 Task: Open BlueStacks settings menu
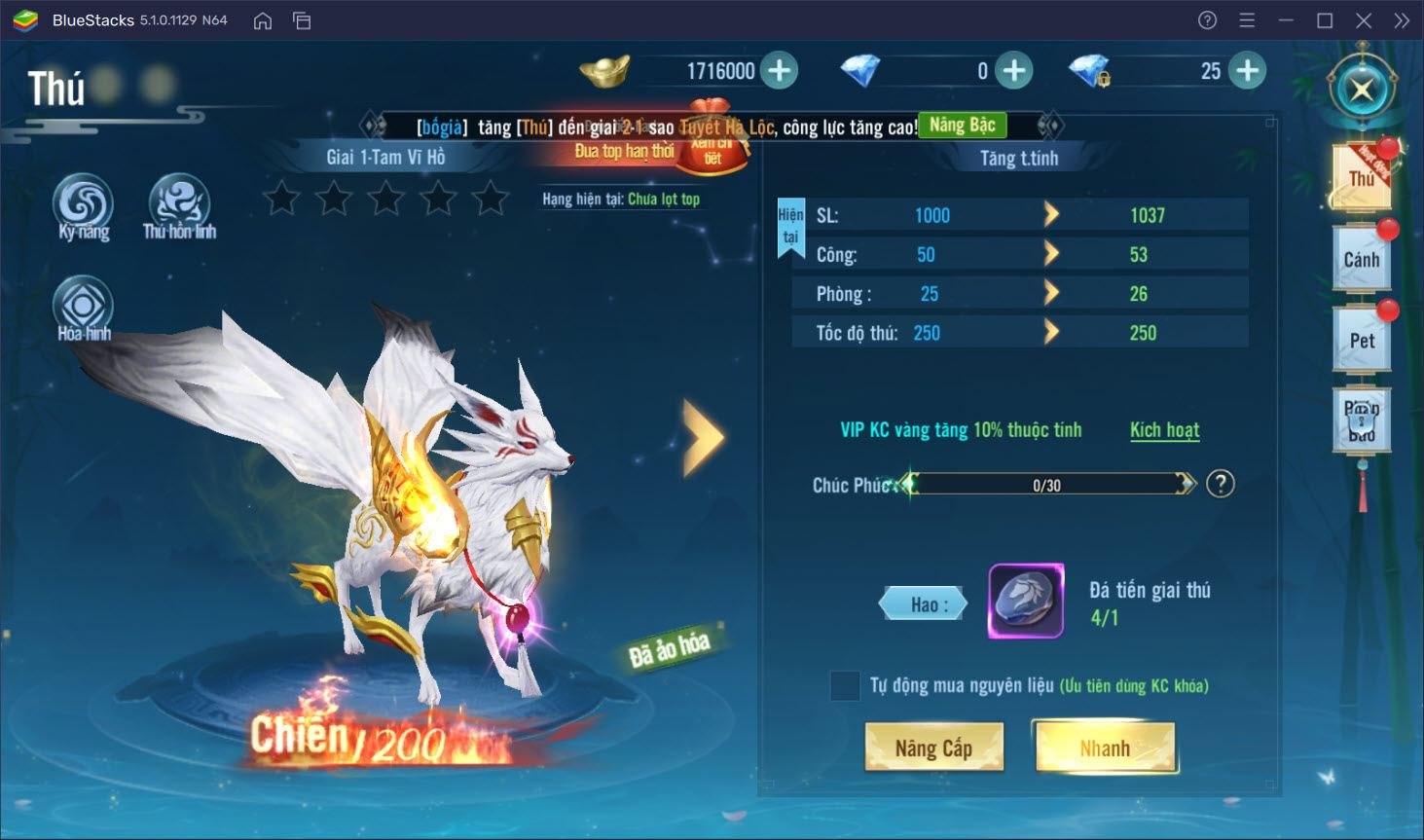point(1247,19)
